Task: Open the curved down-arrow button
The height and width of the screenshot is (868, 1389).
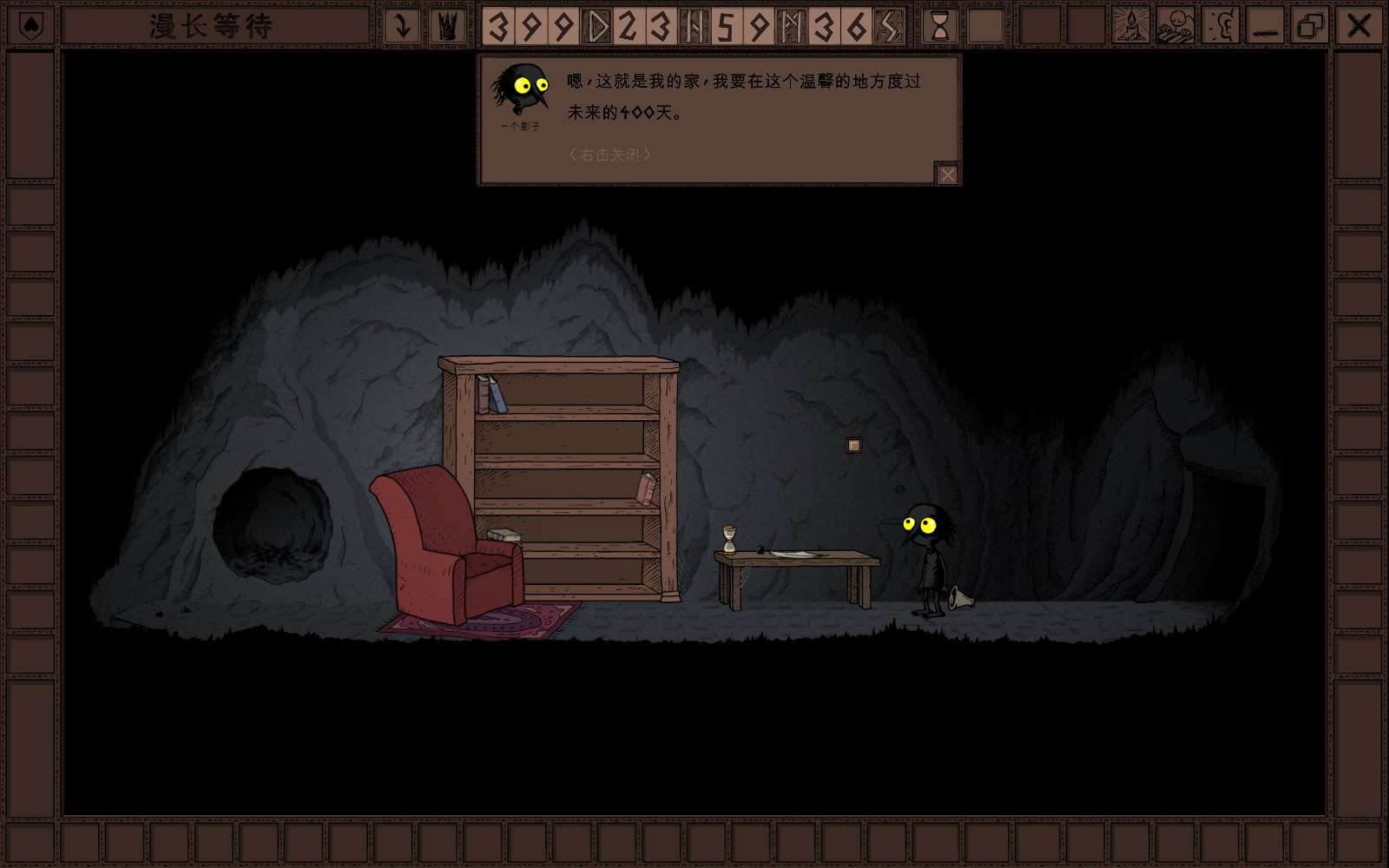Action: click(402, 26)
